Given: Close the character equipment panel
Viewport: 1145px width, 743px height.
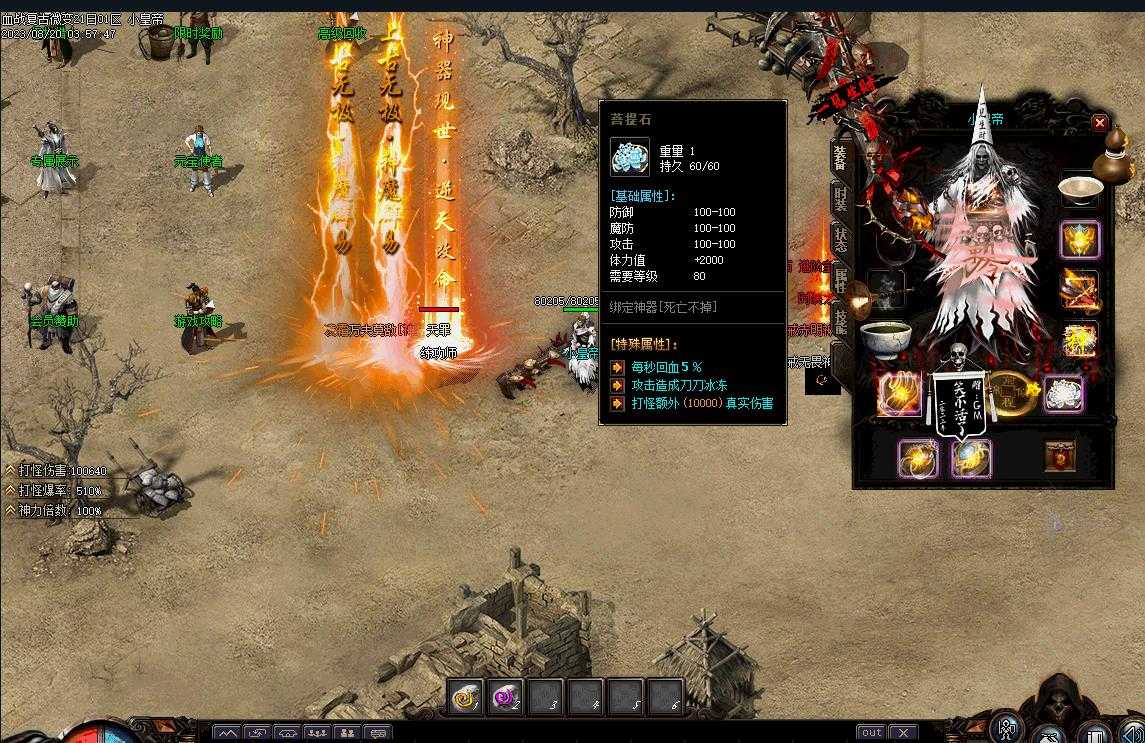Looking at the screenshot, I should [1099, 123].
